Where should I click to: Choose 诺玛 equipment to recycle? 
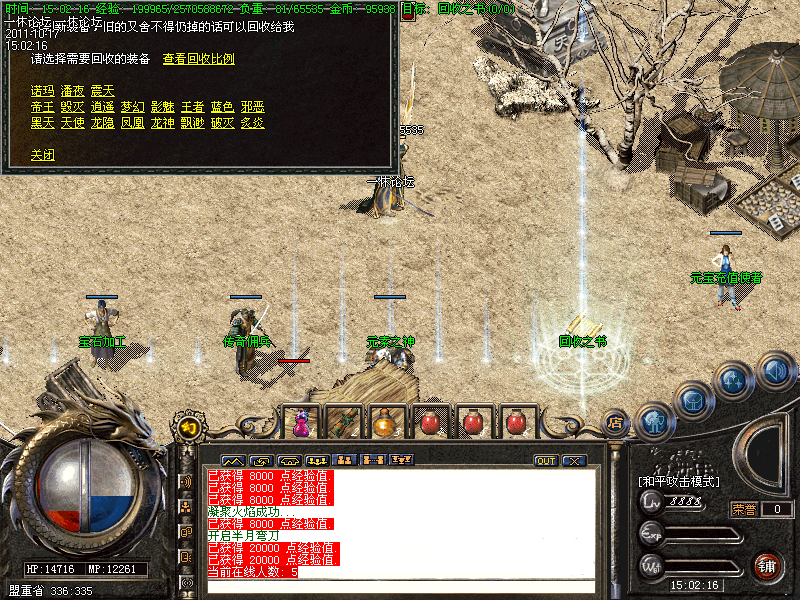click(42, 91)
